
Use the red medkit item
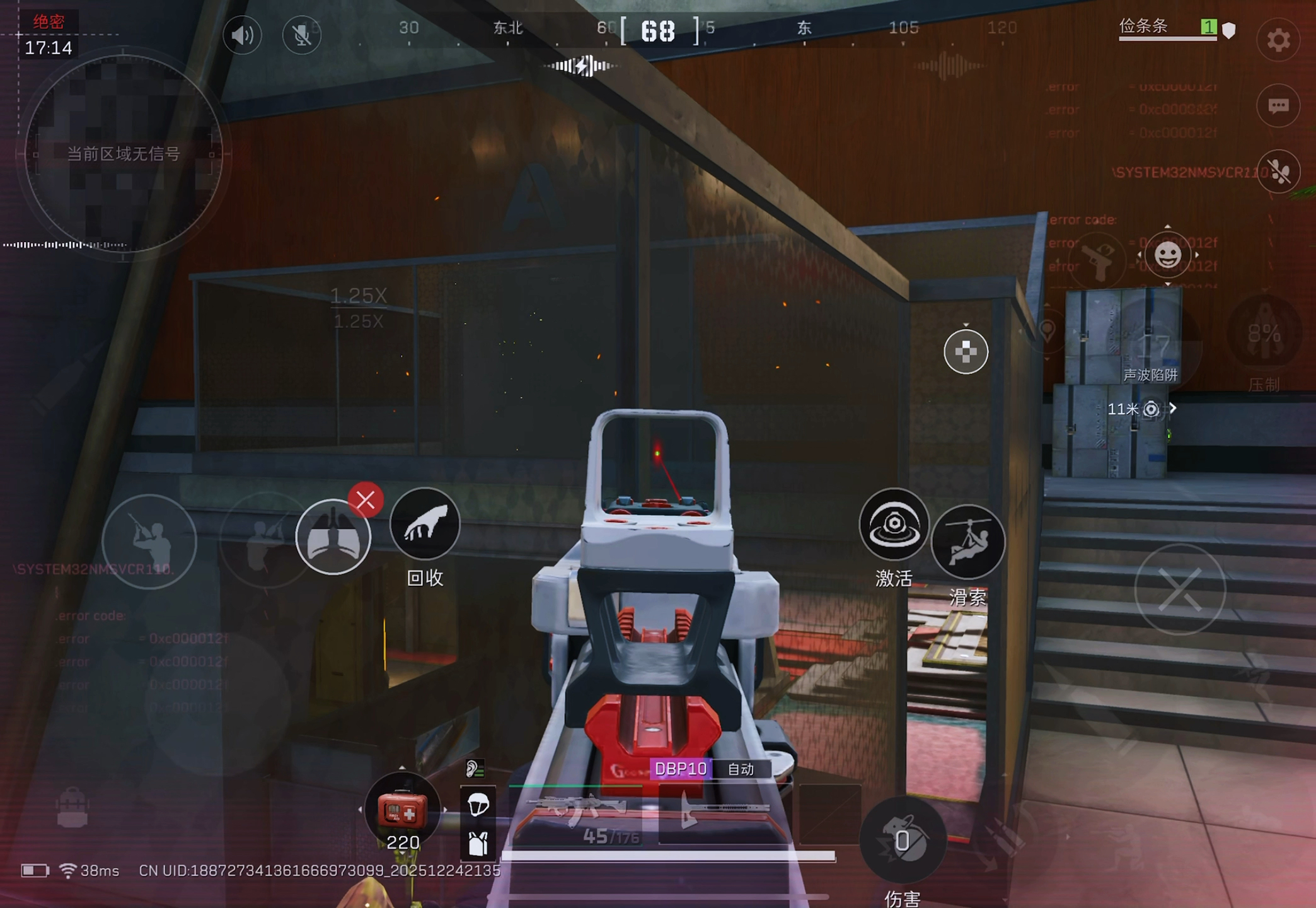pos(402,811)
